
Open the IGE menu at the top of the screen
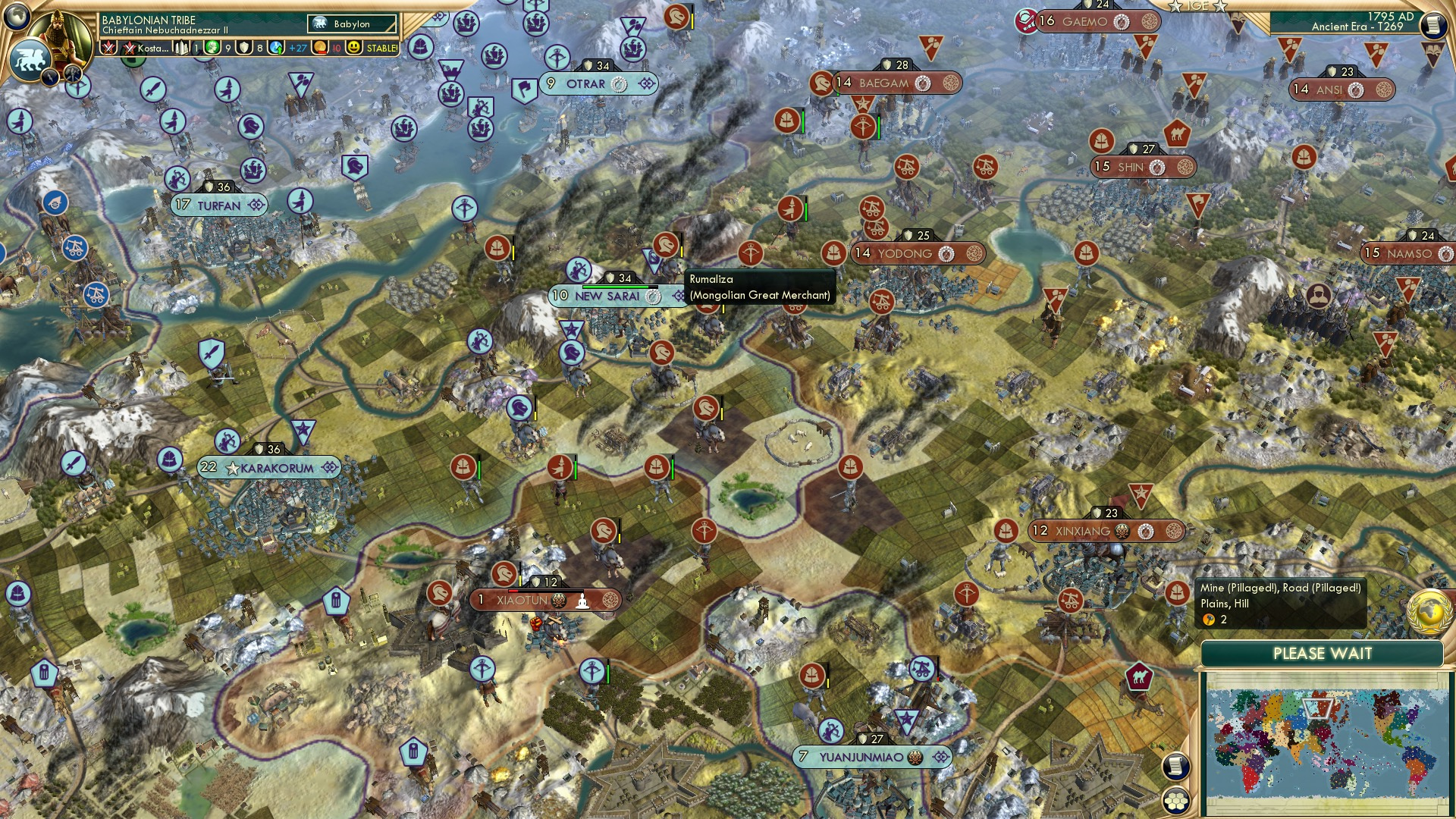point(1200,7)
